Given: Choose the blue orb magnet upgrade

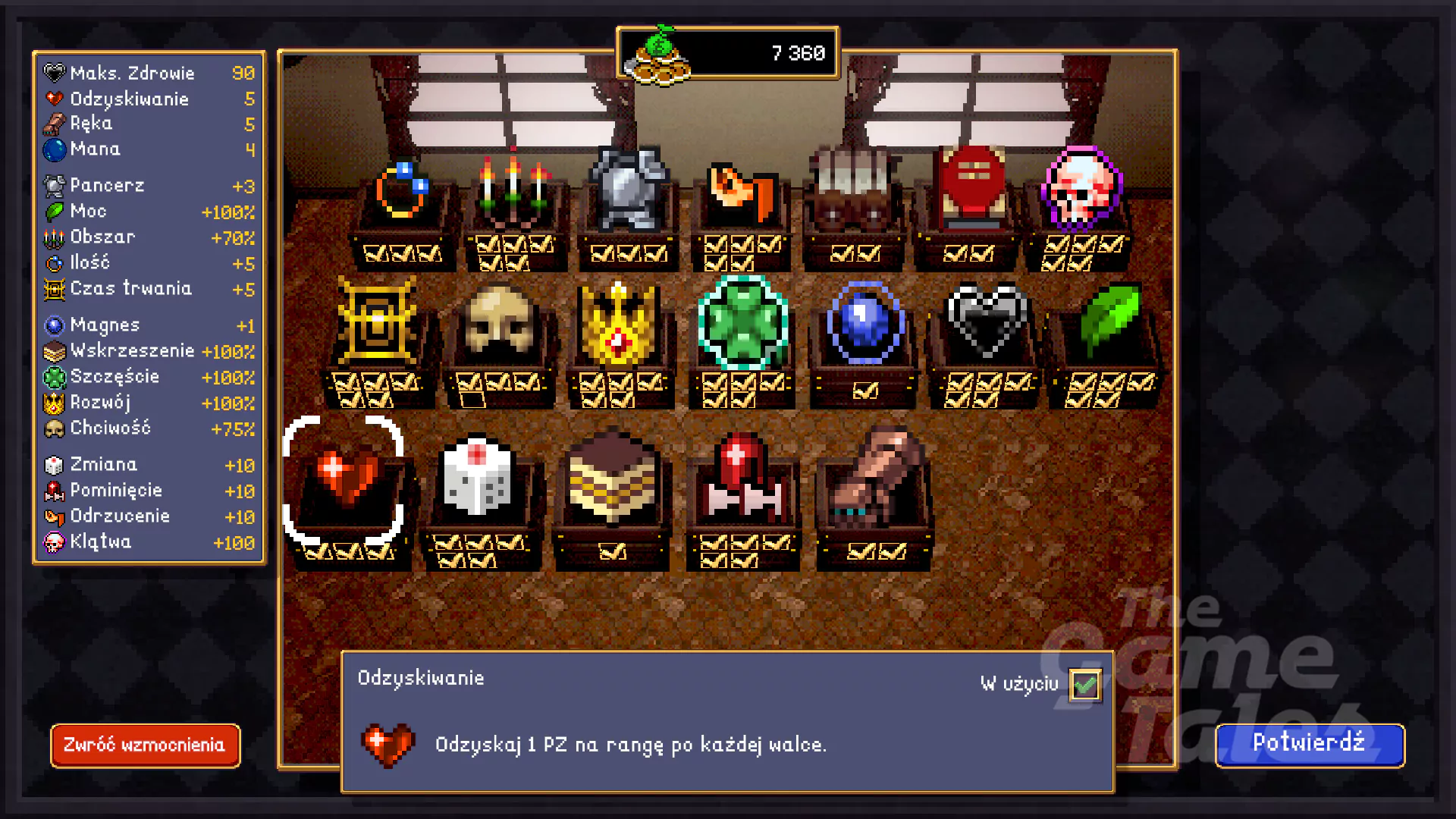Looking at the screenshot, I should pos(864,322).
